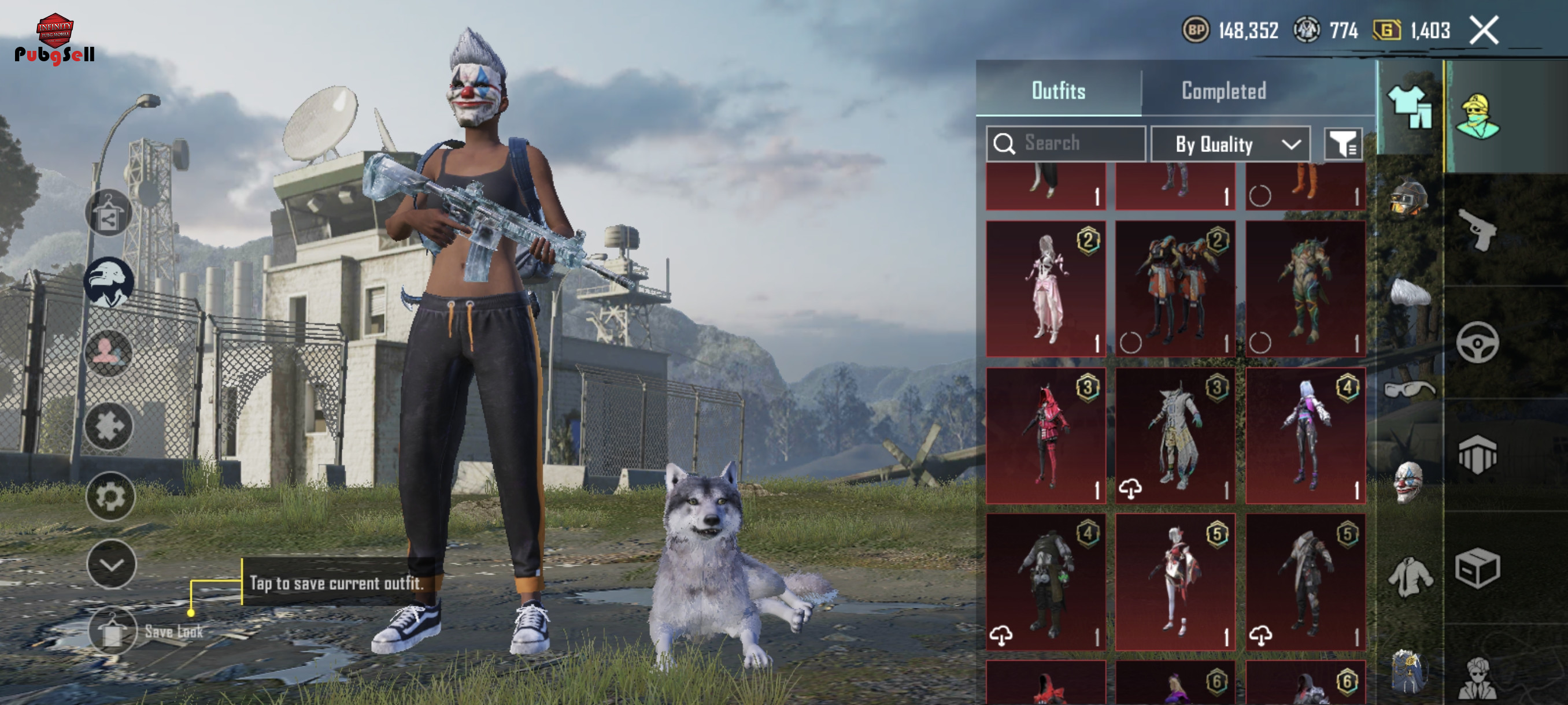Select the Outfits tab
This screenshot has width=1568, height=705.
[1058, 91]
